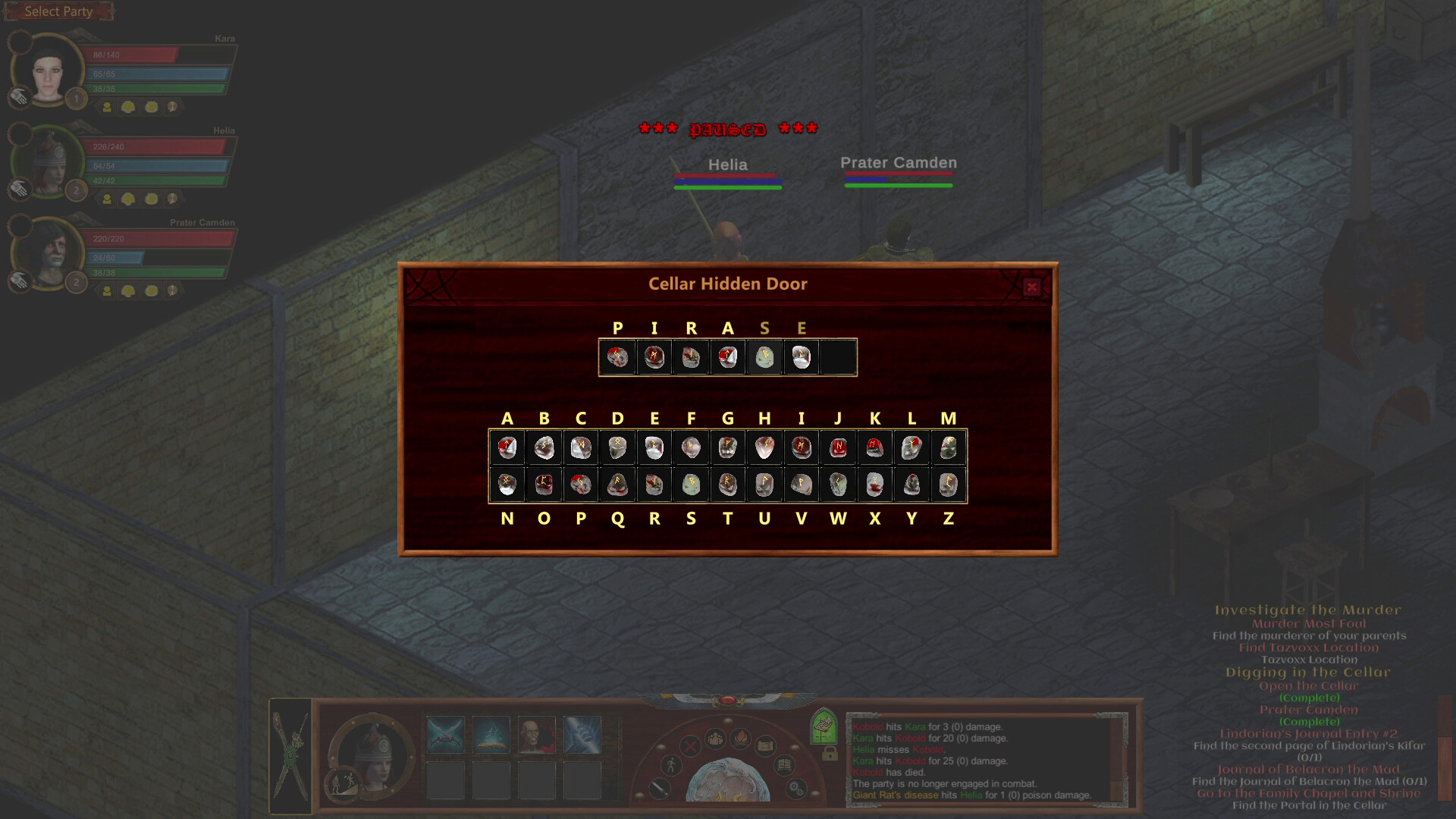Image resolution: width=1456 pixels, height=819 pixels.
Task: Toggle the walk/run figure icon
Action: [x=671, y=764]
